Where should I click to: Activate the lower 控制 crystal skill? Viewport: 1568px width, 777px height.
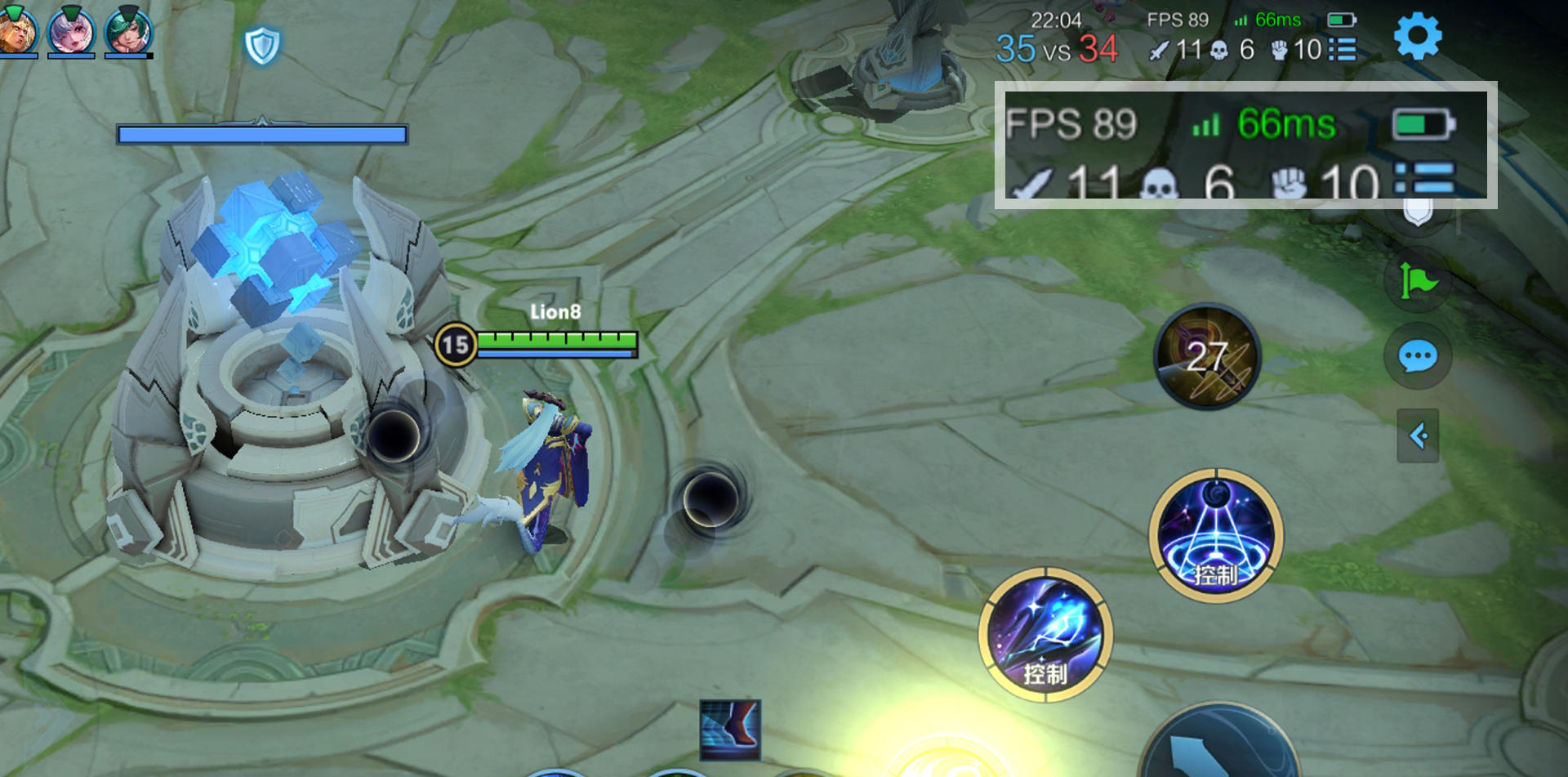coord(1045,635)
